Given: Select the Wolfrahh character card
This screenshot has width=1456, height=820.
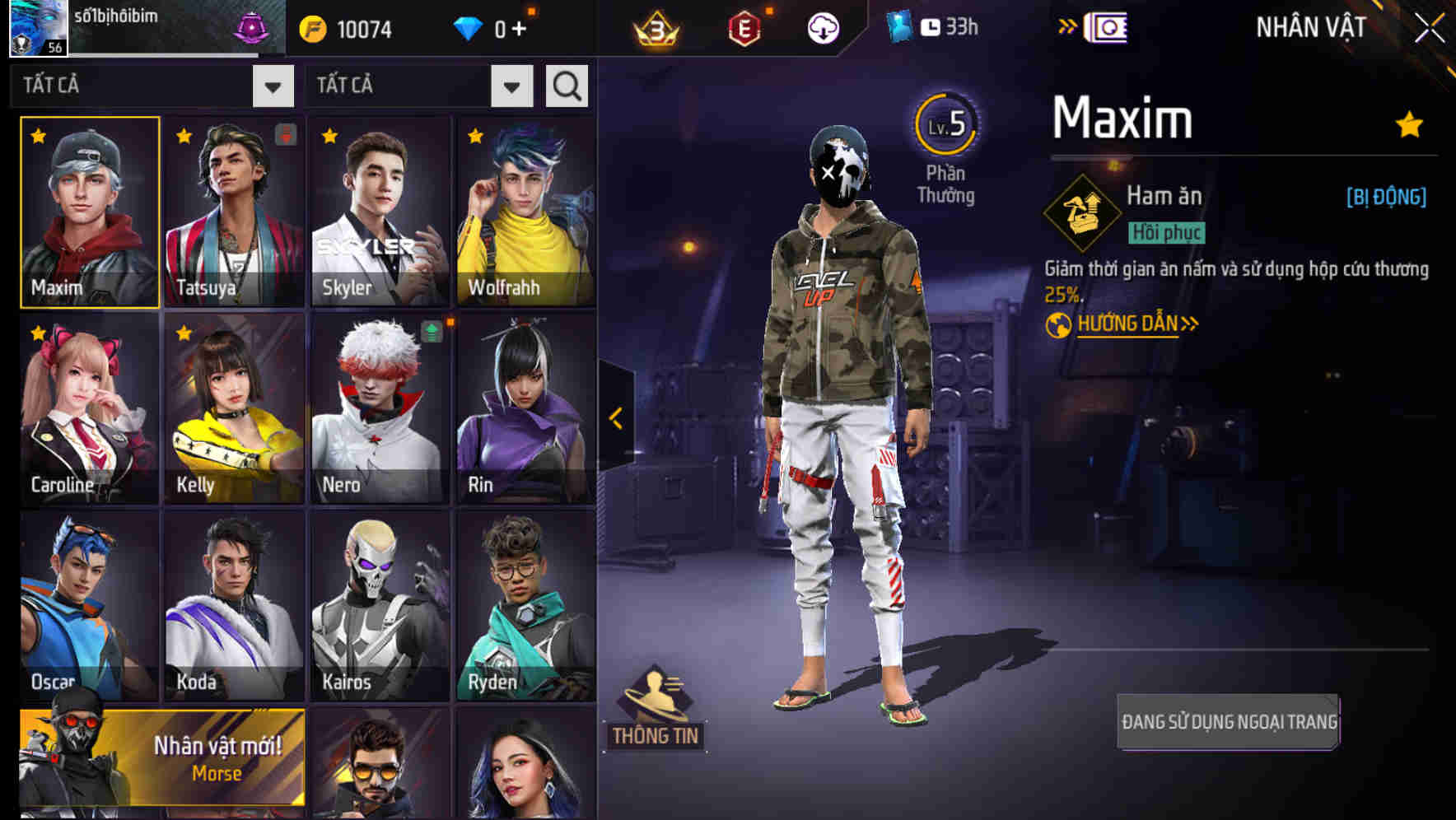Looking at the screenshot, I should (526, 211).
